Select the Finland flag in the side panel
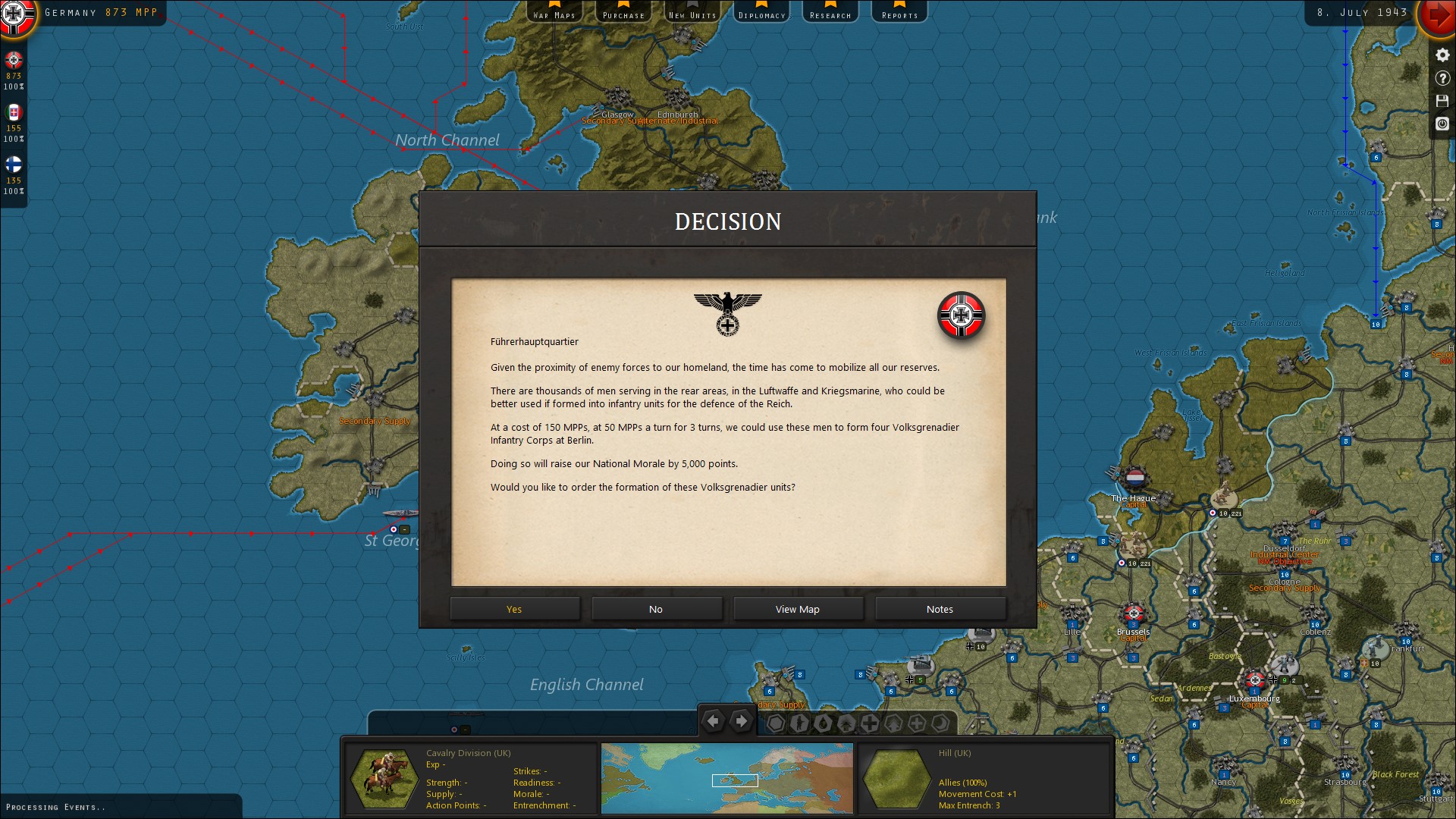This screenshot has width=1456, height=819. coord(14,165)
